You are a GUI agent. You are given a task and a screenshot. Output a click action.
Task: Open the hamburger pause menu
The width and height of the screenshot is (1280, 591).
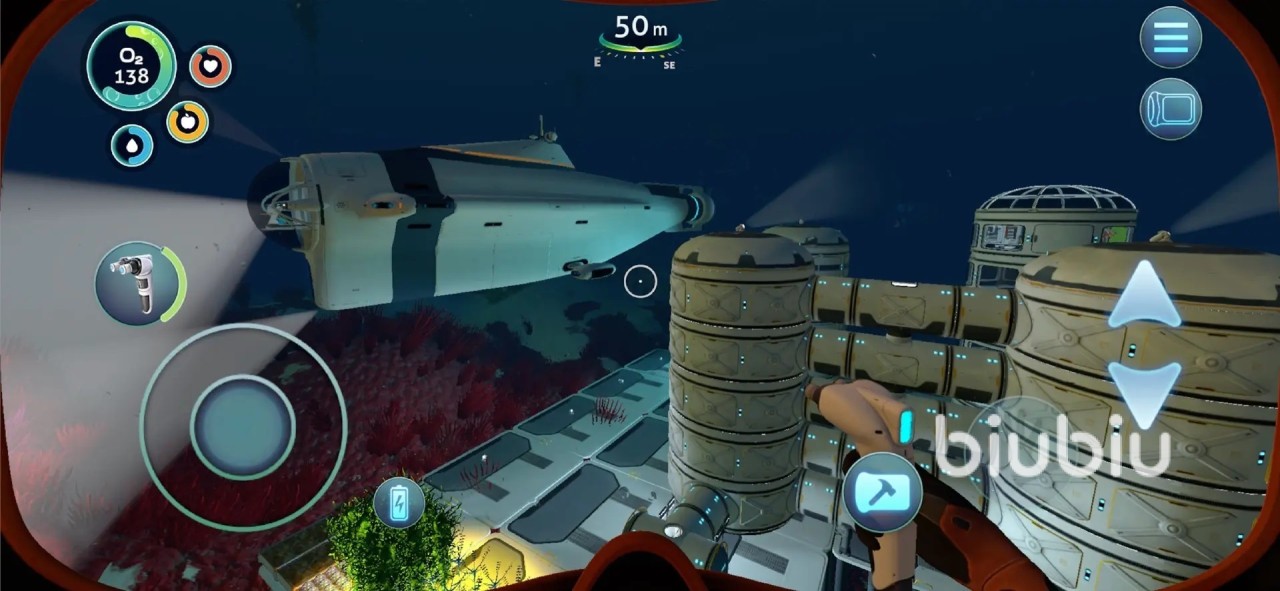[1170, 37]
